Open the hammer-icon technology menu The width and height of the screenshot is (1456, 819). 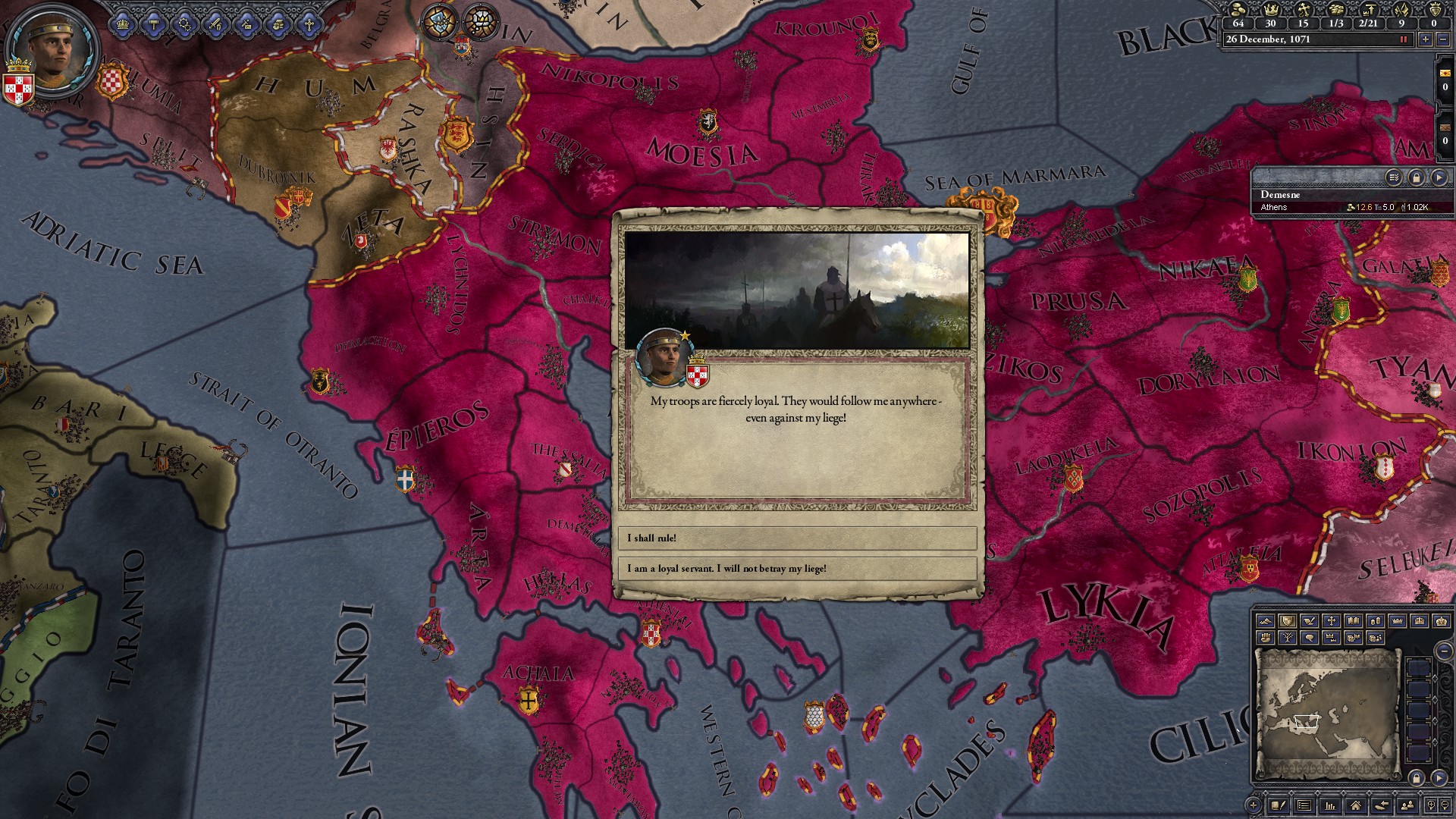(x=154, y=24)
